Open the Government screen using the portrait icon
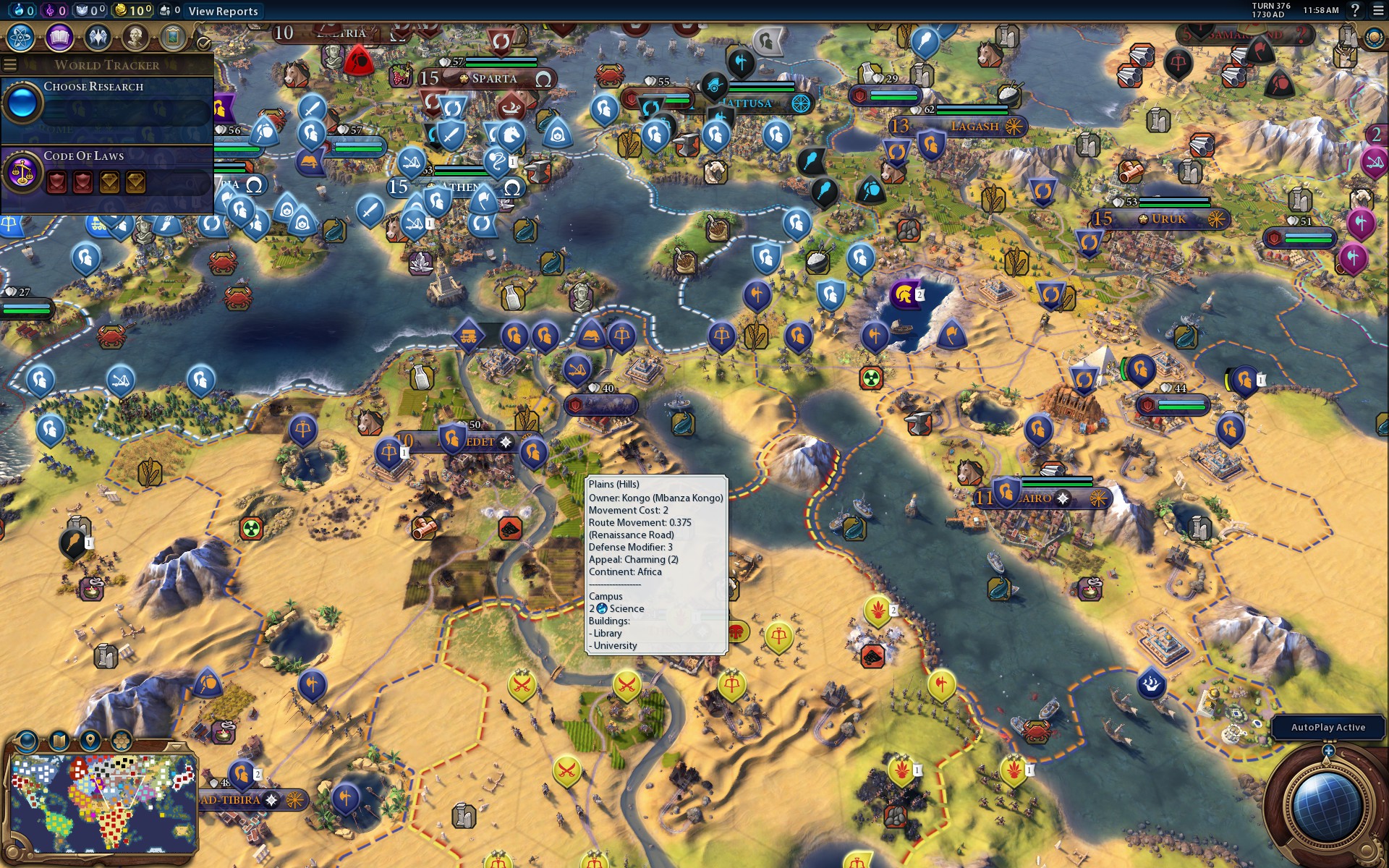 point(137,38)
